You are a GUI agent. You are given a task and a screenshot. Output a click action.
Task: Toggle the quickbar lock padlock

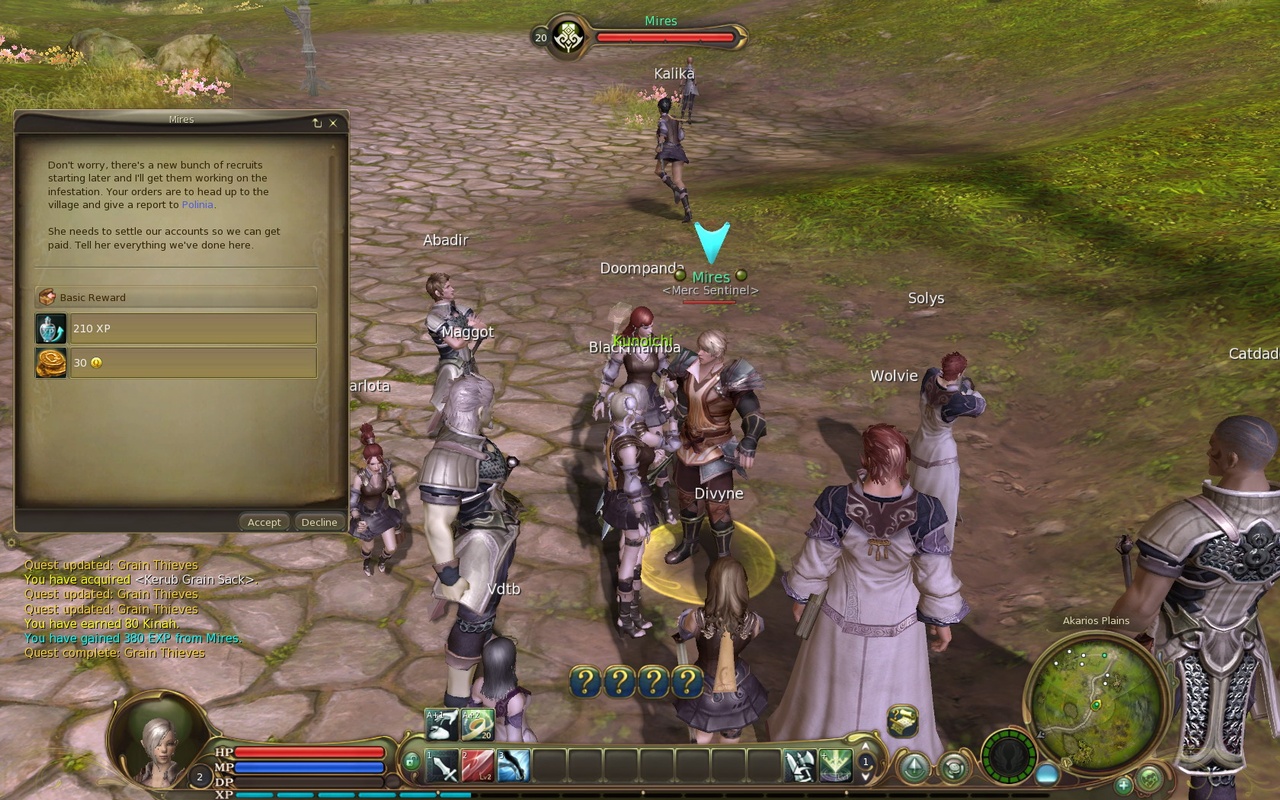click(x=411, y=760)
